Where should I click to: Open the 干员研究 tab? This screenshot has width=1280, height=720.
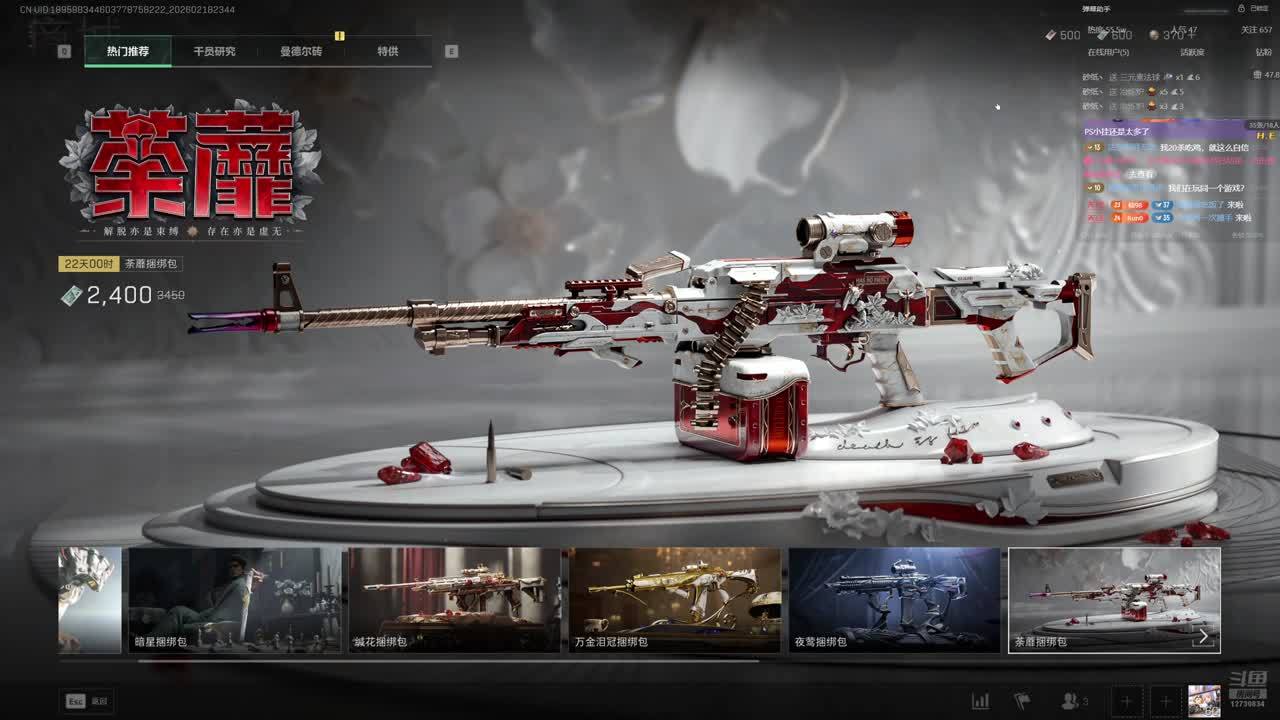pyautogui.click(x=214, y=51)
